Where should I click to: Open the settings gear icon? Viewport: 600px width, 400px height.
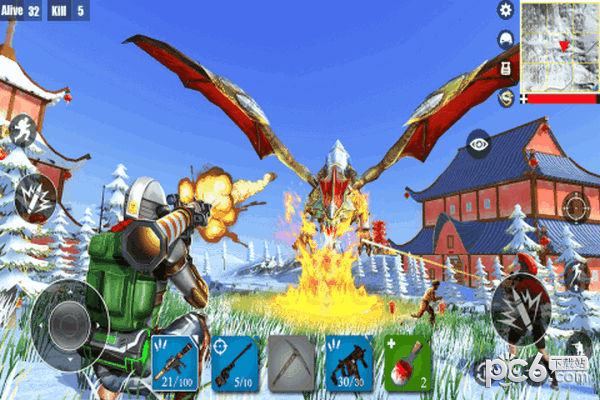pos(505,10)
